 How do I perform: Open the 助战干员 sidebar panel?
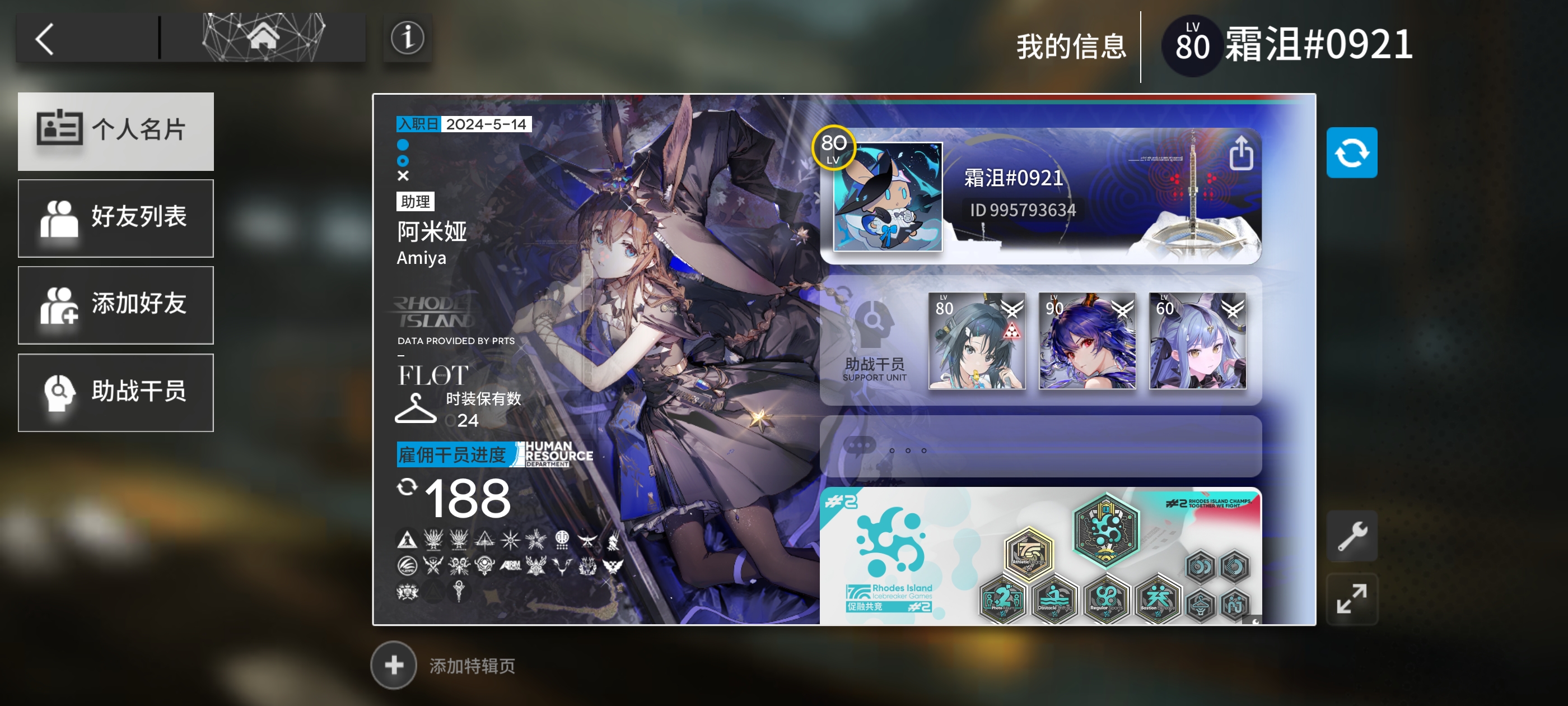click(116, 392)
